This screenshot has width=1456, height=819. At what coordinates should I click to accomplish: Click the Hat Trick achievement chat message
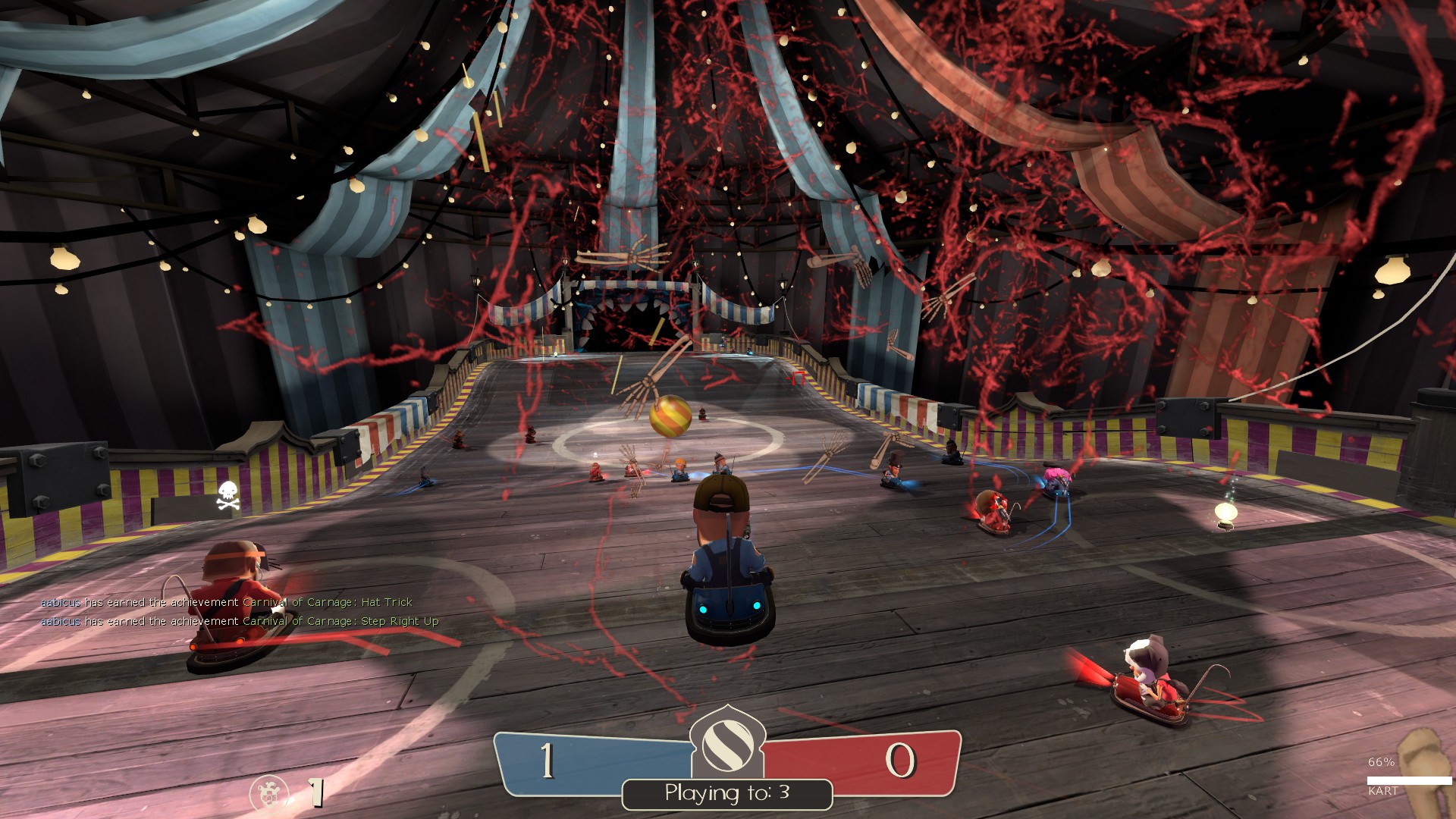226,602
